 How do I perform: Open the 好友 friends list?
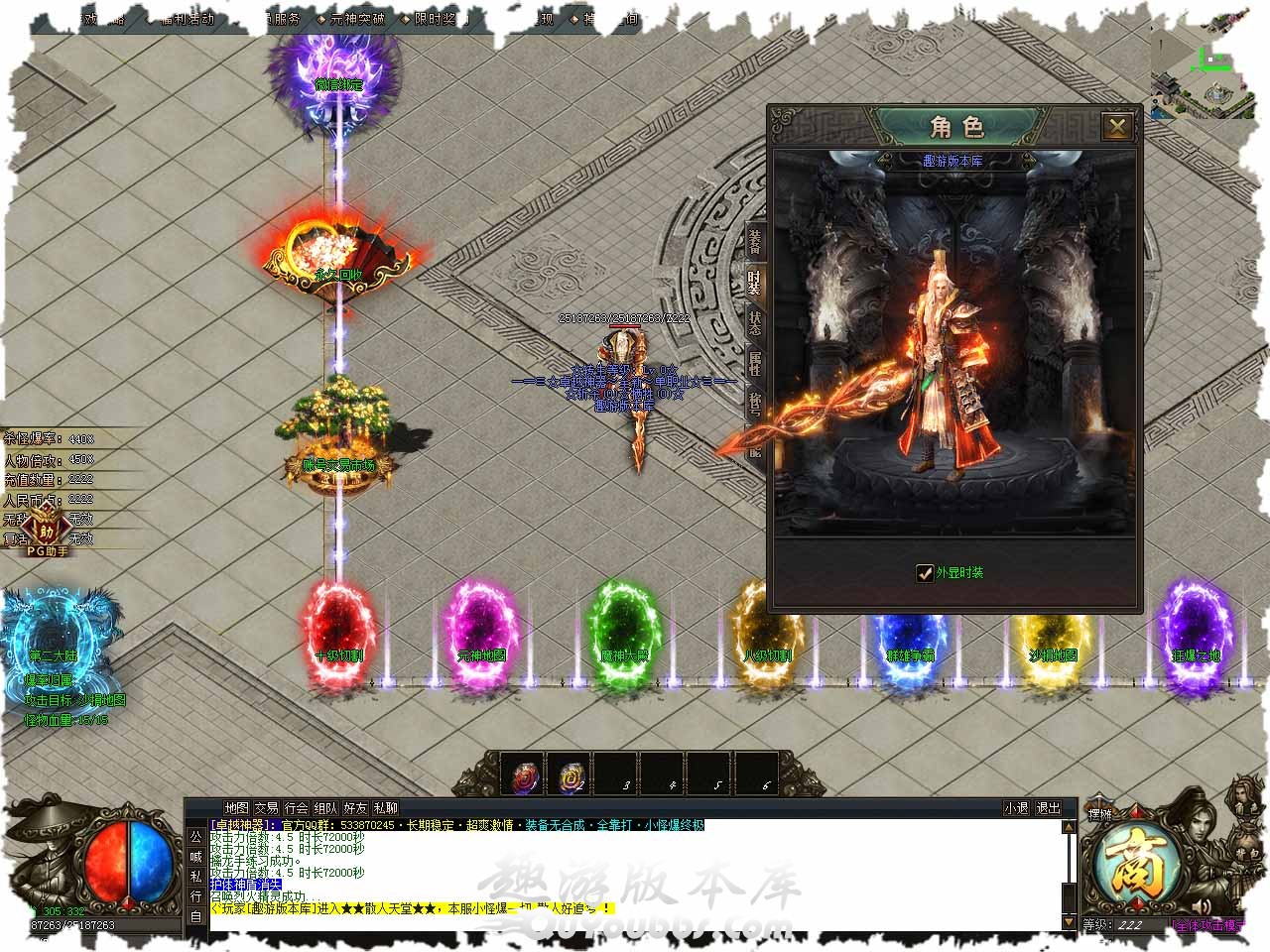coord(355,808)
